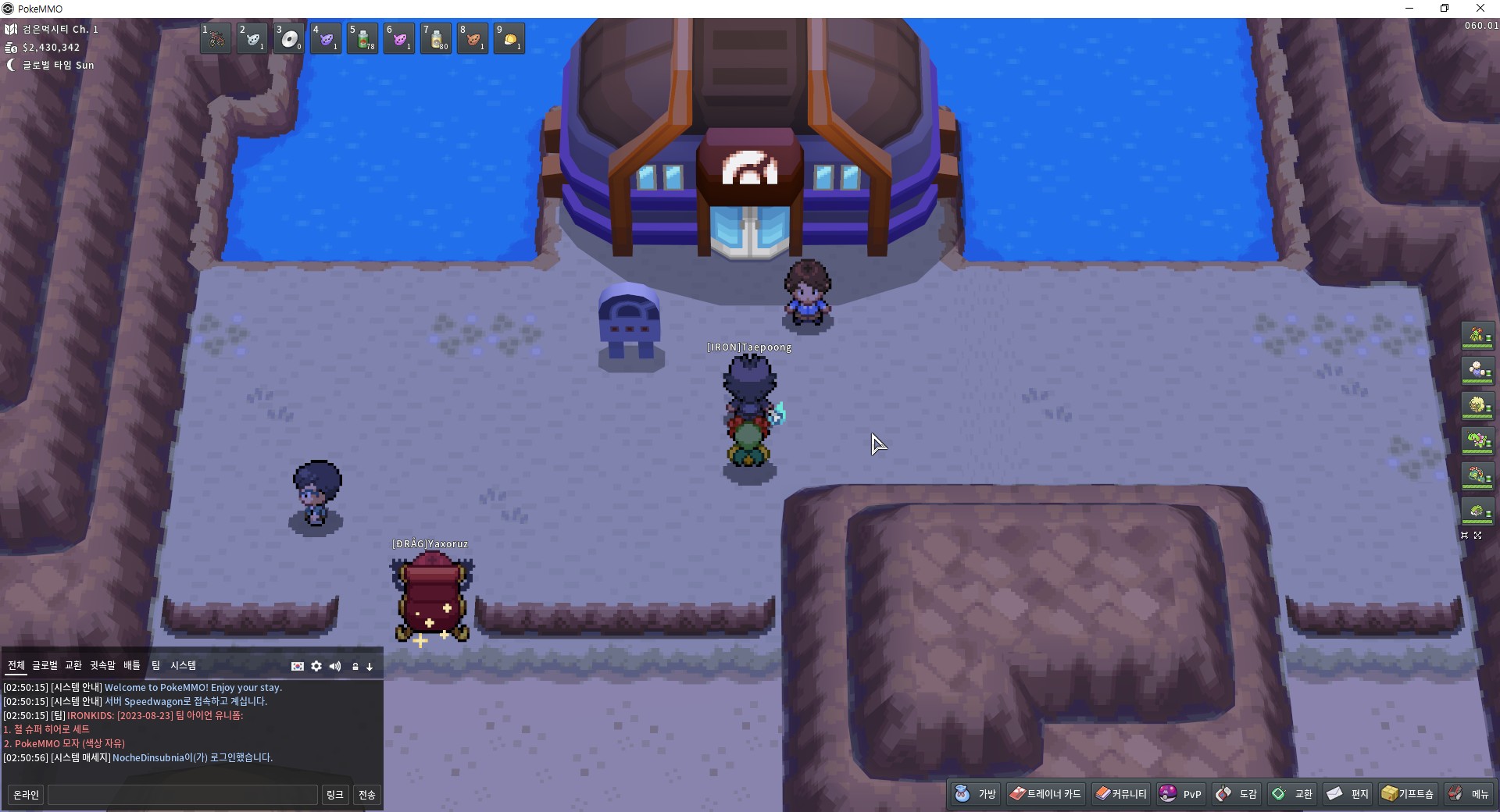Select the silver disc in hotbar slot 3
The height and width of the screenshot is (812, 1500).
click(289, 38)
